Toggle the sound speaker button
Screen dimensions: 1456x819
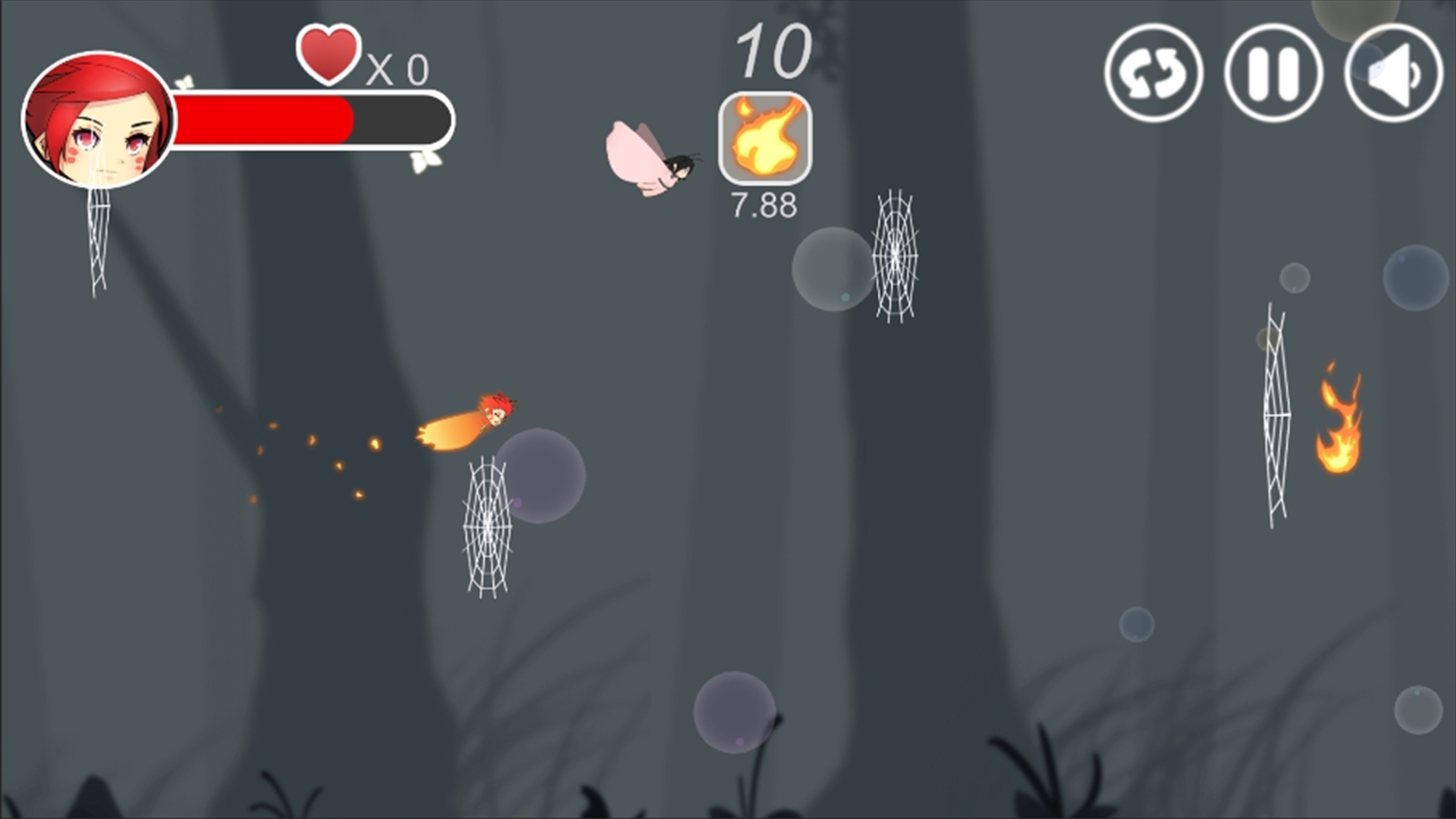point(1393,73)
